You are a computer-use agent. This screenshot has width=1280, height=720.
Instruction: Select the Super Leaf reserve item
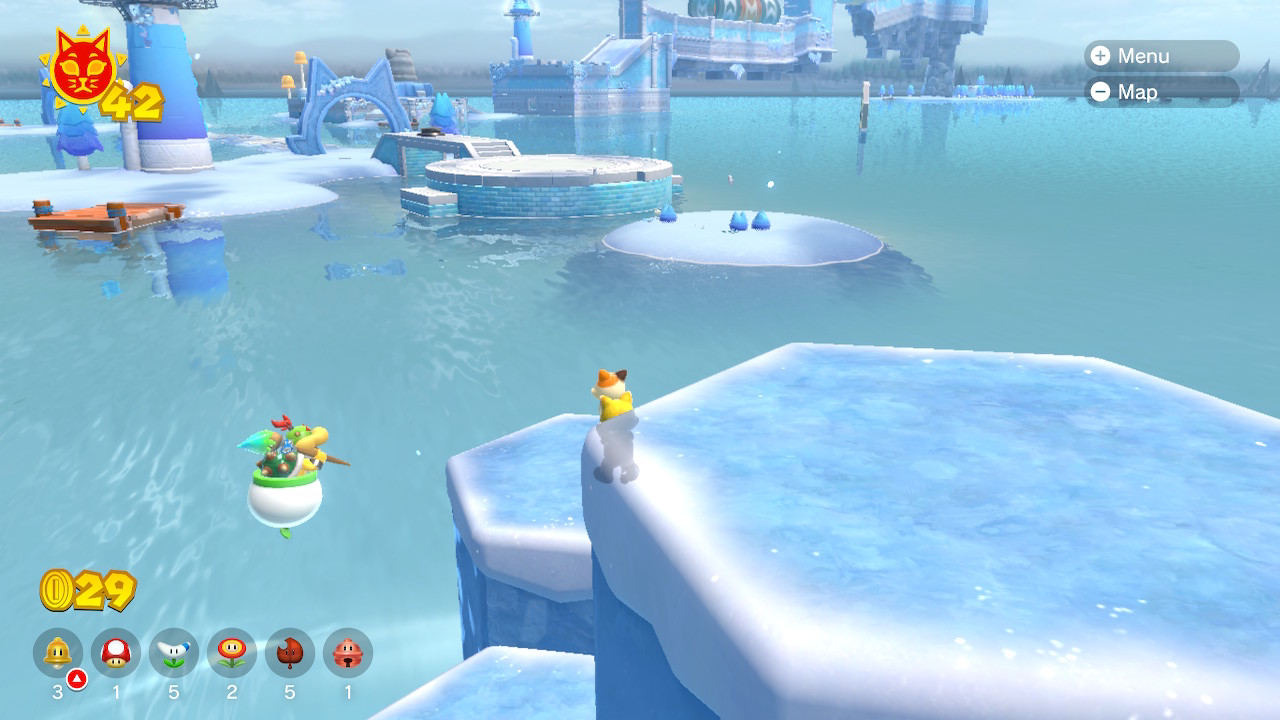click(x=290, y=653)
